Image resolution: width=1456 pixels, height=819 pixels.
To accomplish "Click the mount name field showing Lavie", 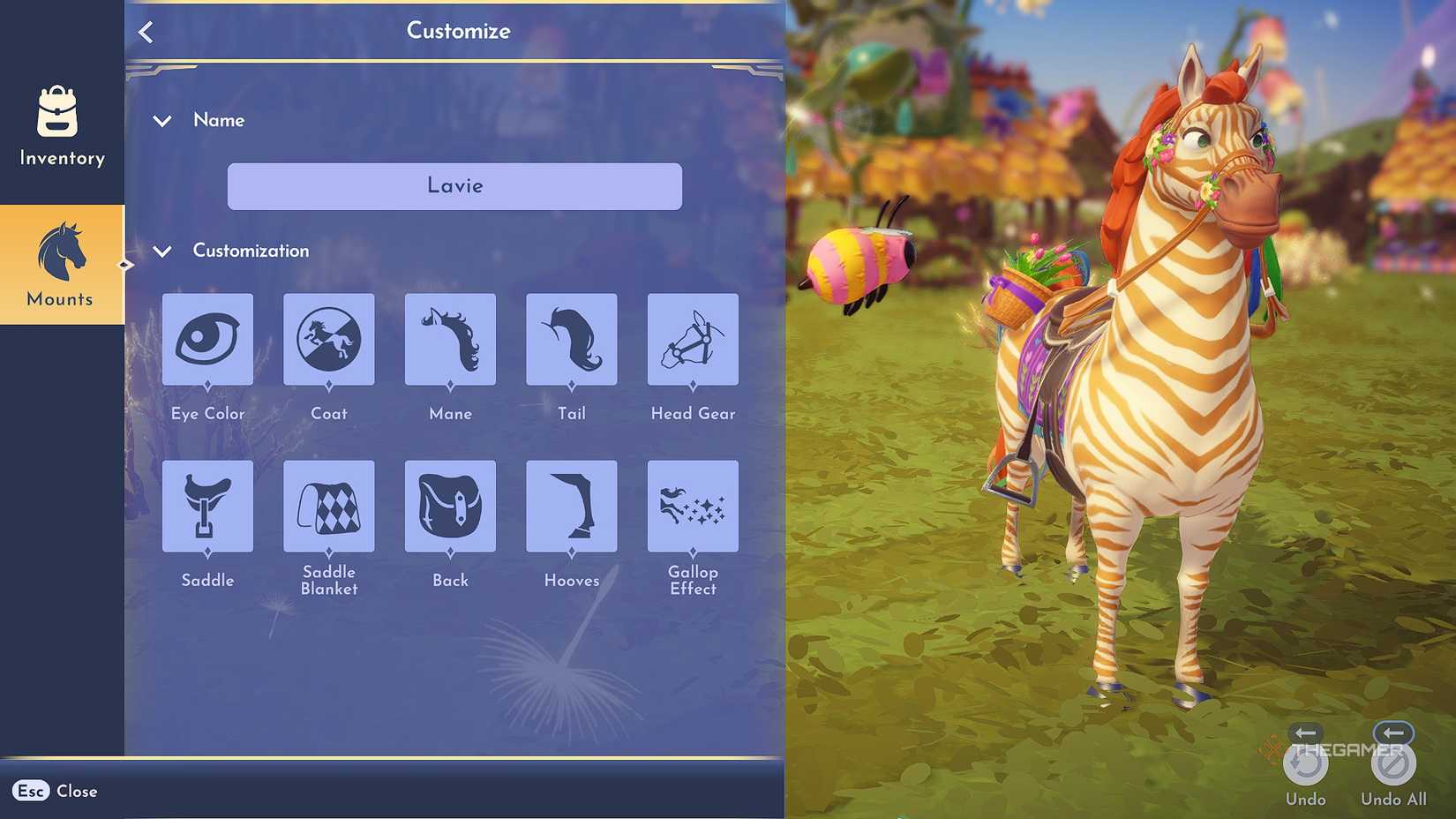I will 454,186.
